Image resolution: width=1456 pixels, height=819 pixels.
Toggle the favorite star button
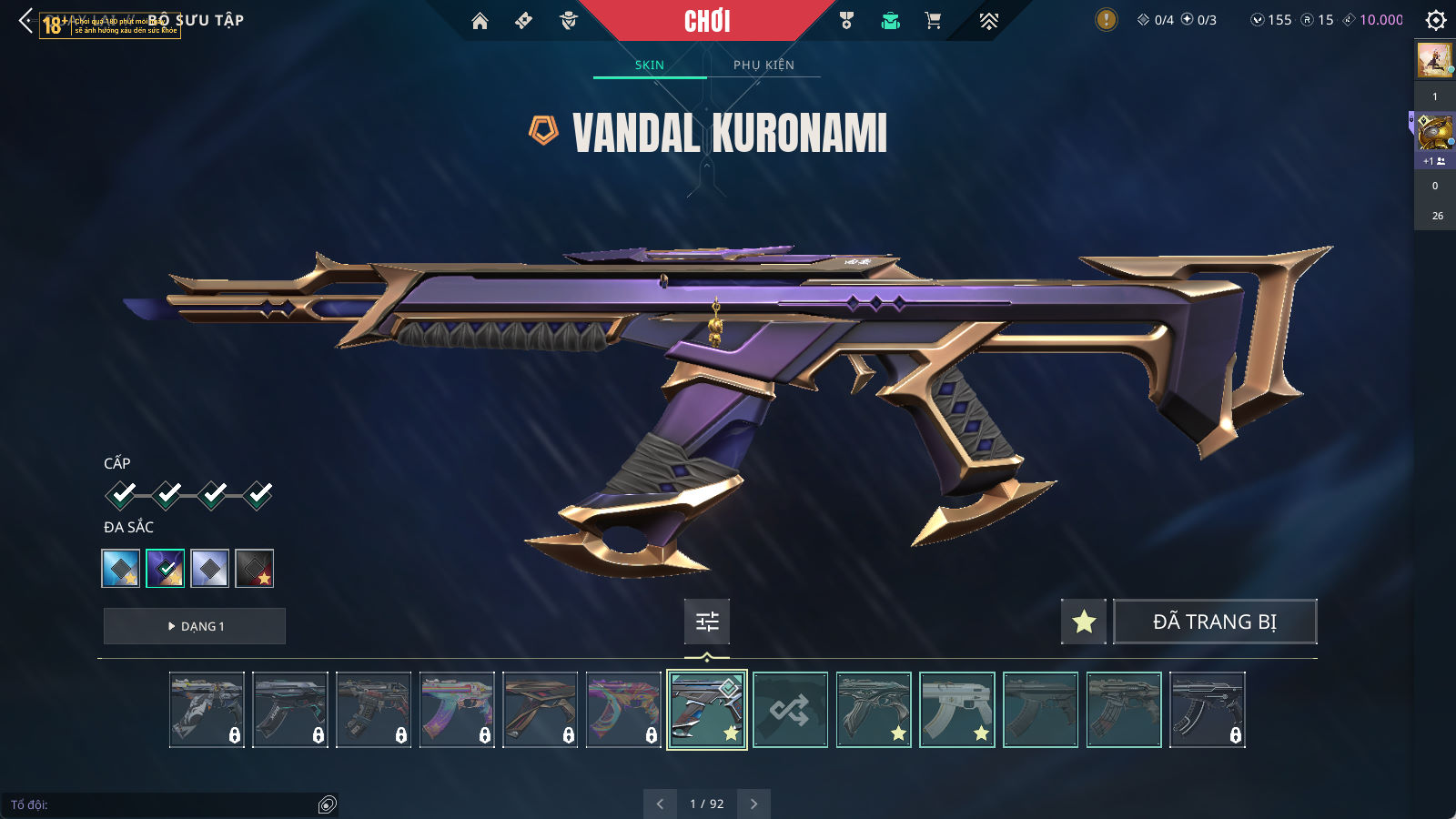coord(1083,622)
